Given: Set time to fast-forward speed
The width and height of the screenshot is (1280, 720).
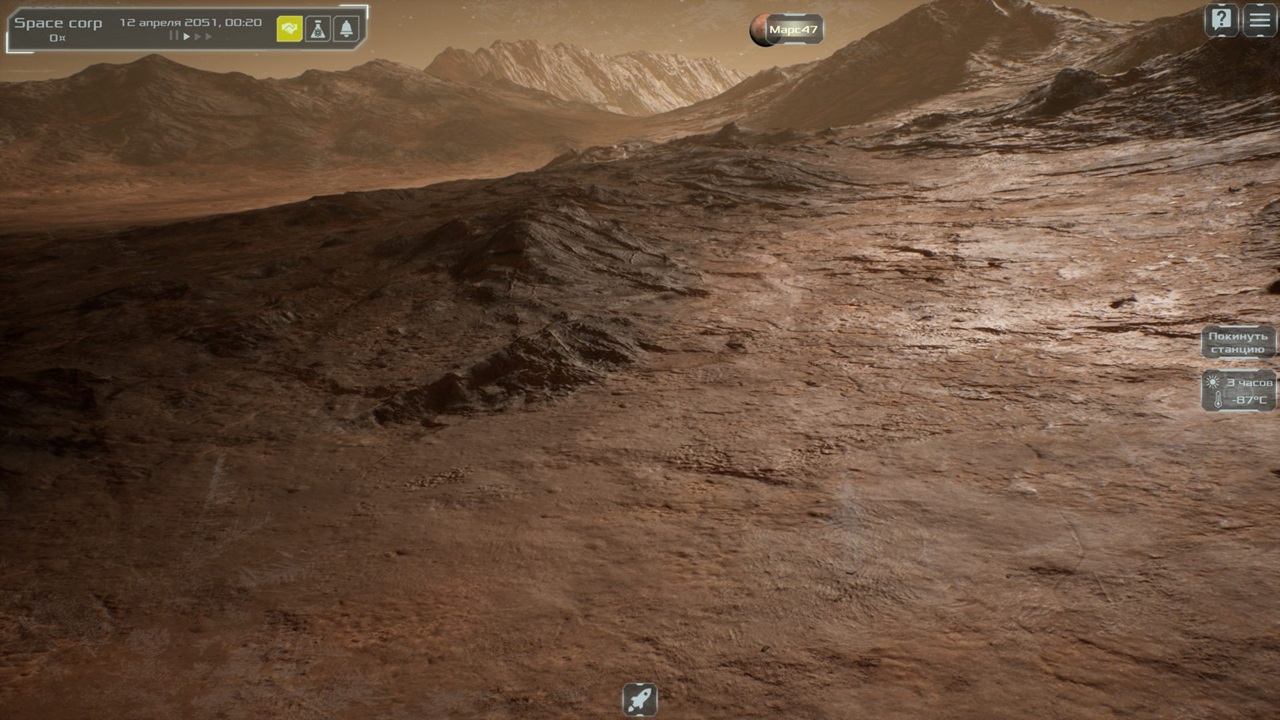Looking at the screenshot, I should [x=198, y=37].
